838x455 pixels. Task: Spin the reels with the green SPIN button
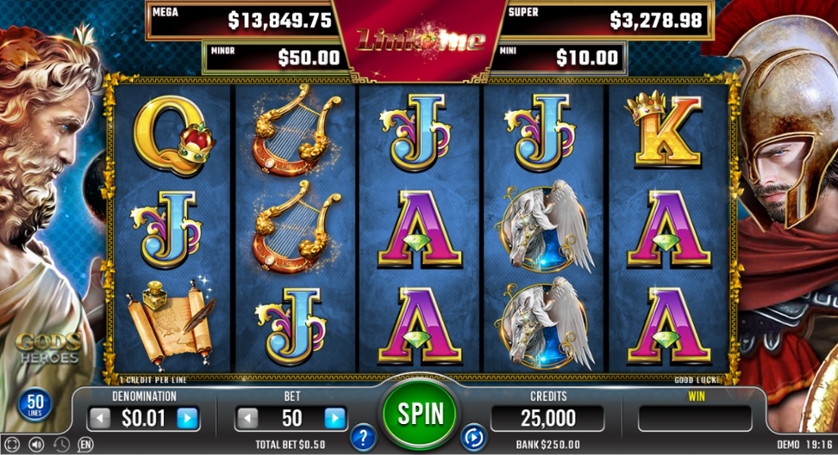point(418,412)
